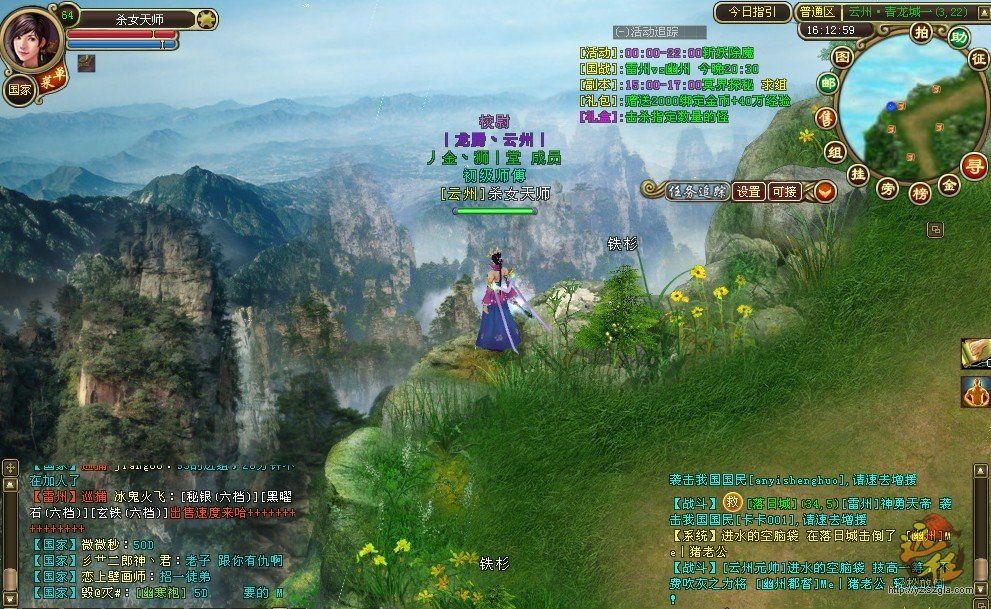Activate the 挂 auto-play button
This screenshot has height=609, width=991.
pos(857,174)
